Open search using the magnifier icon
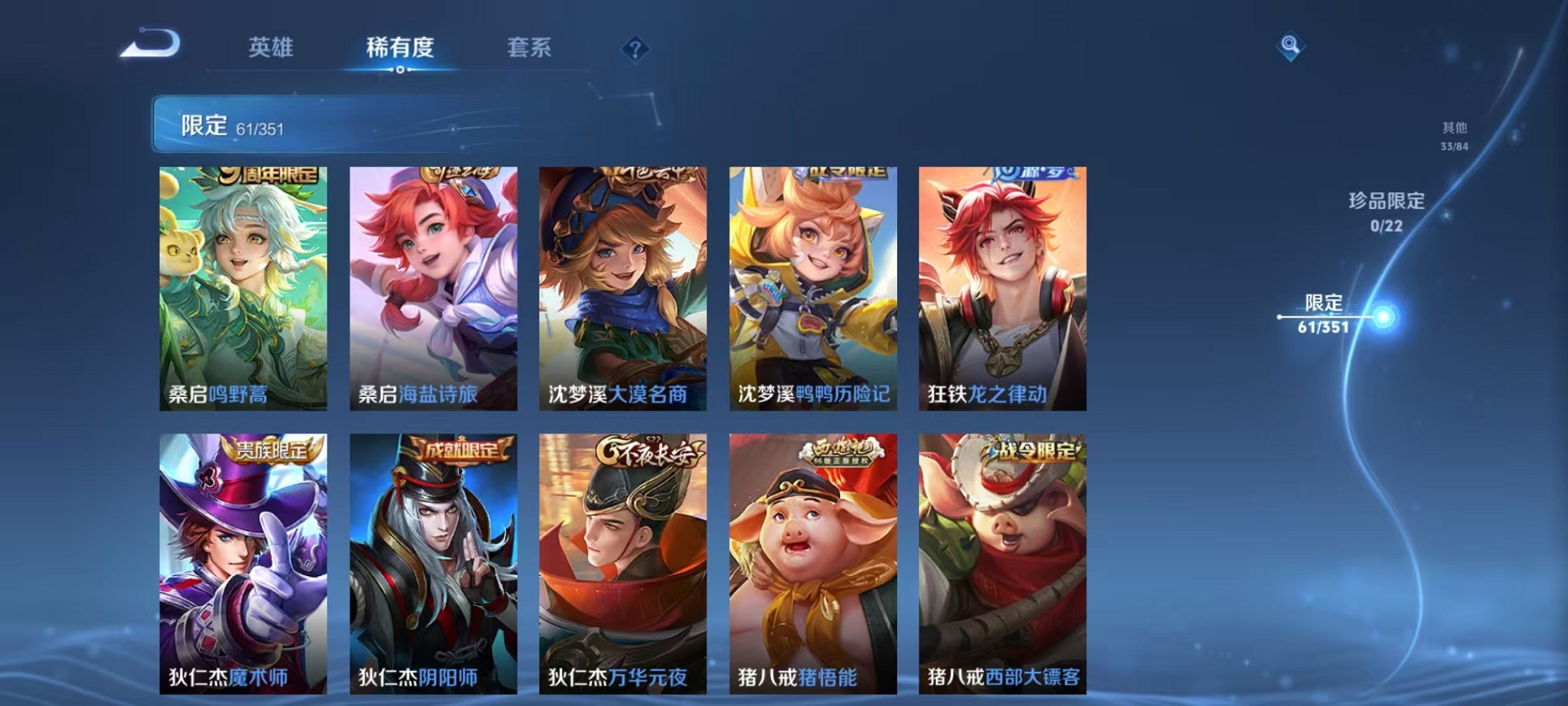 pyautogui.click(x=1291, y=44)
